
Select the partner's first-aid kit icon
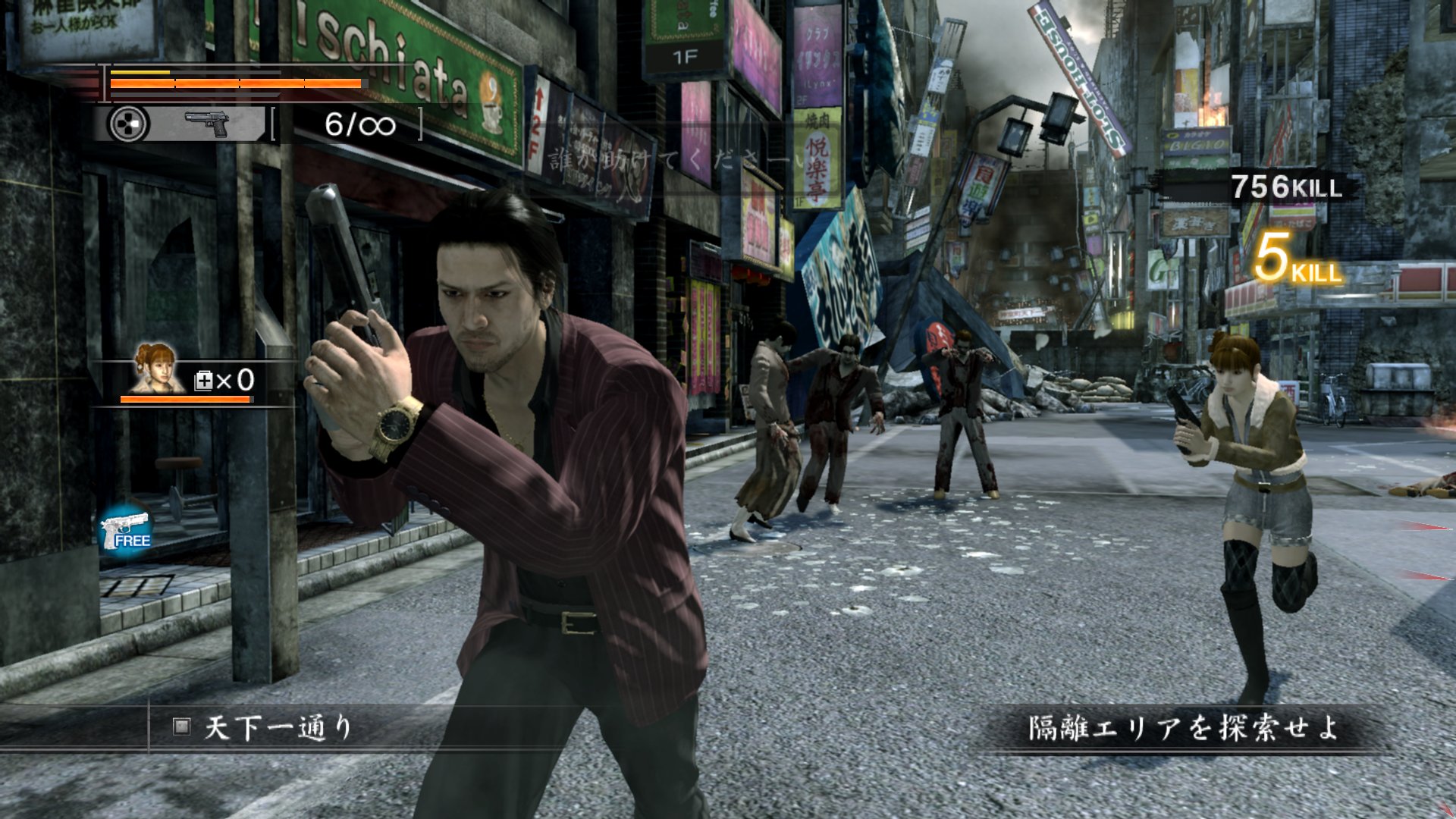[x=204, y=381]
